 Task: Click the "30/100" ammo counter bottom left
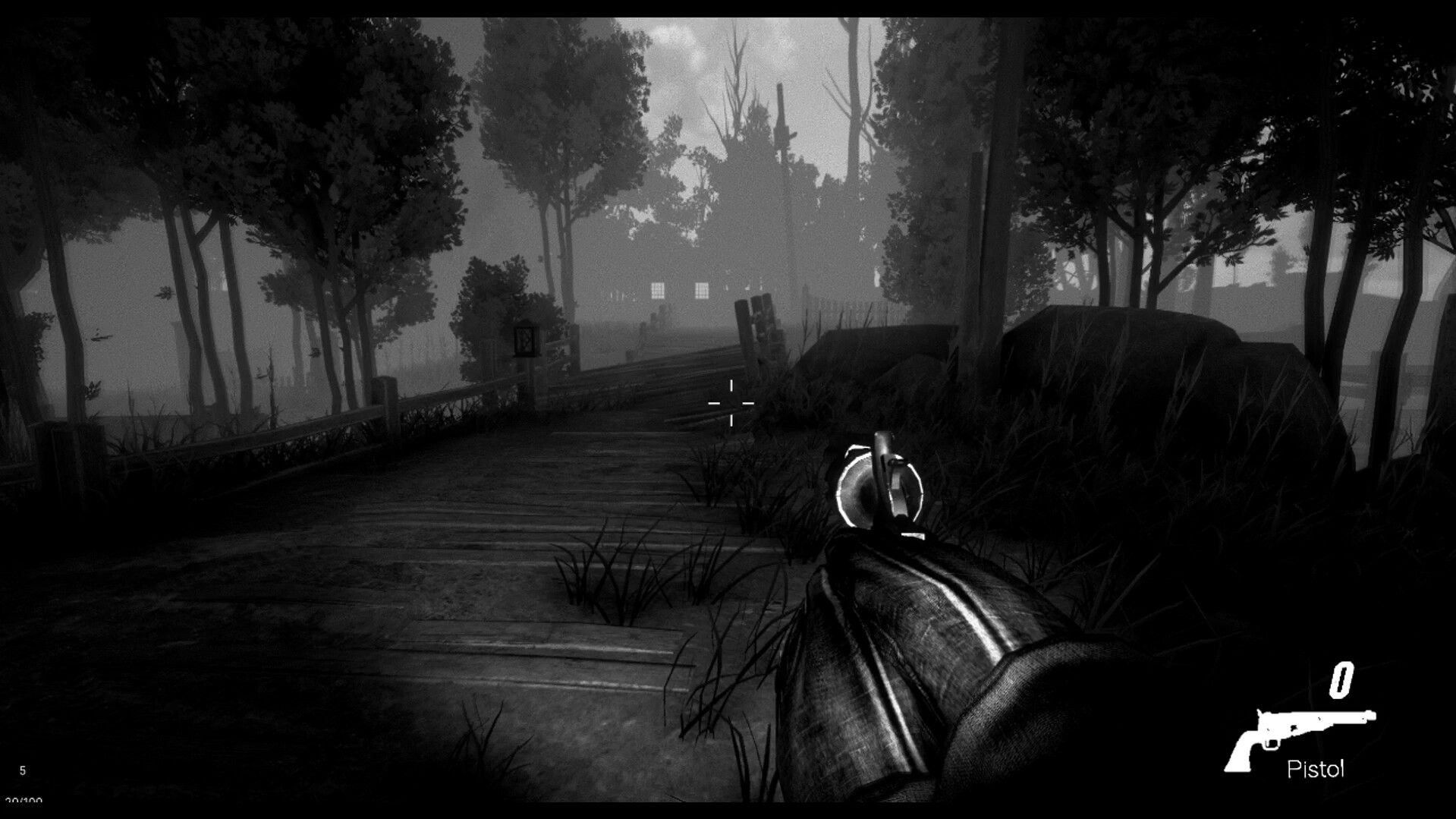click(23, 802)
